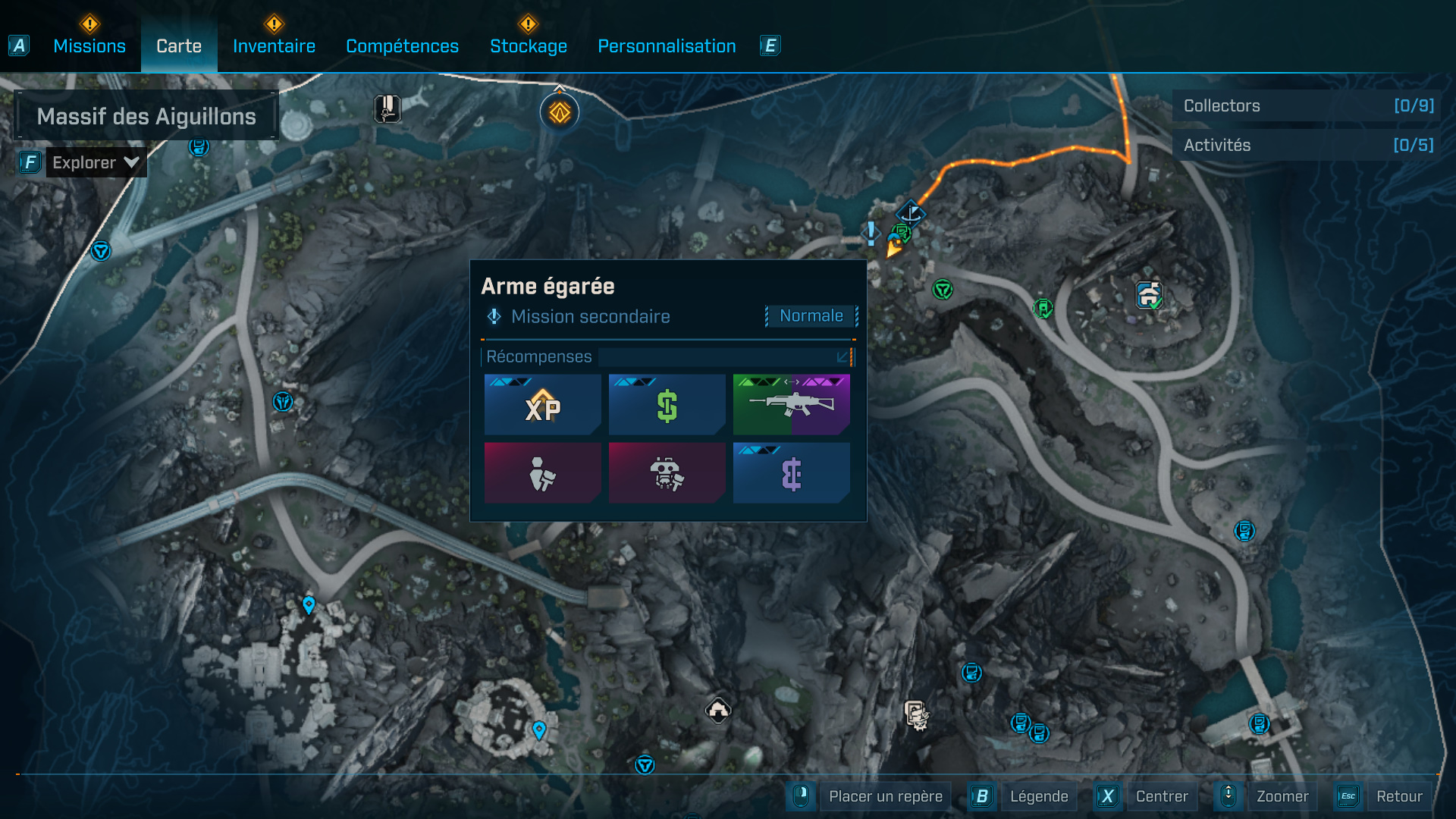Choose the assault rifle weapon reward
Viewport: 1456px width, 819px height.
[791, 405]
